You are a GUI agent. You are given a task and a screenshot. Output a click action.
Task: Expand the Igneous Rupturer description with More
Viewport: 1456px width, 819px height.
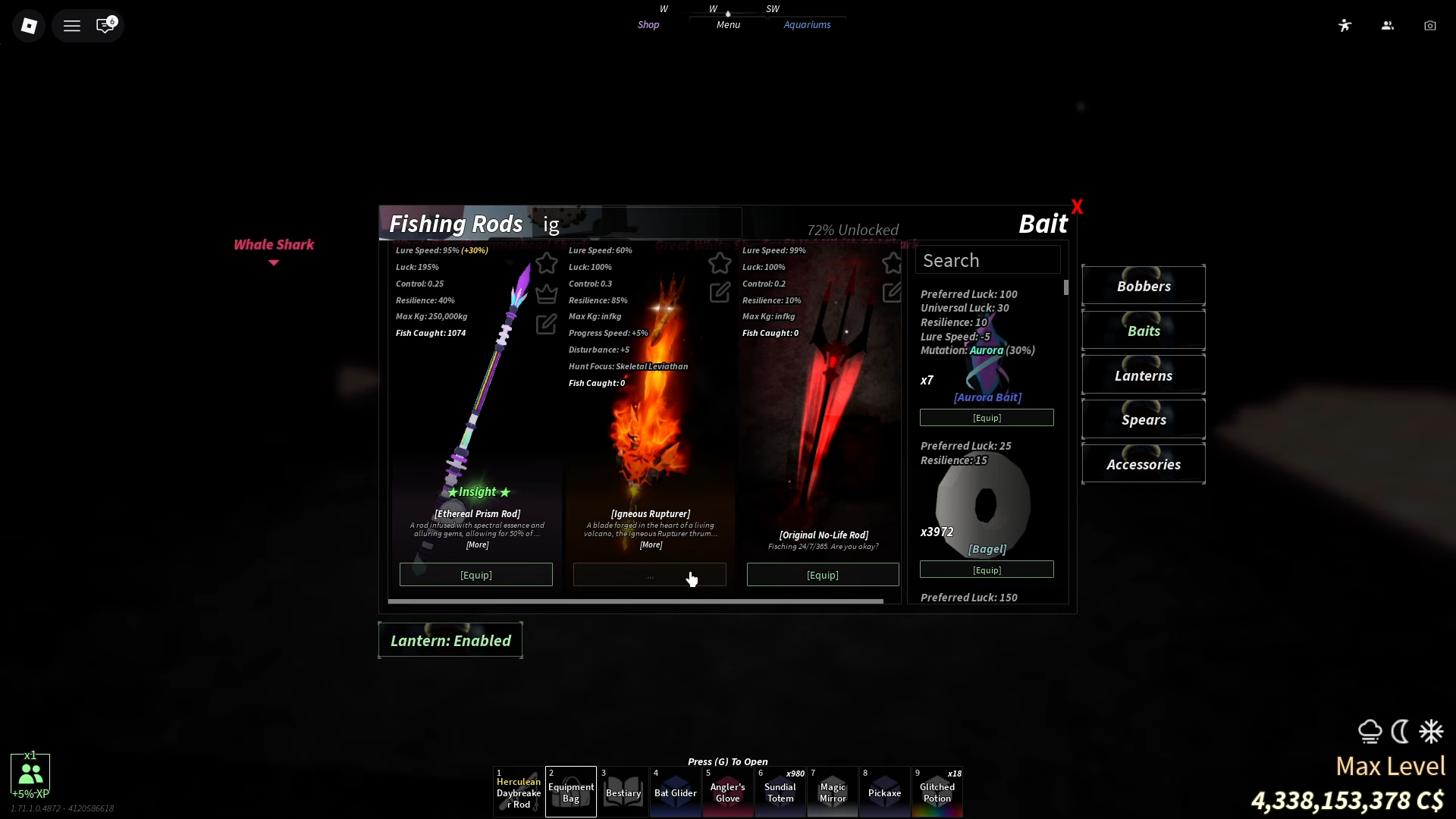651,544
